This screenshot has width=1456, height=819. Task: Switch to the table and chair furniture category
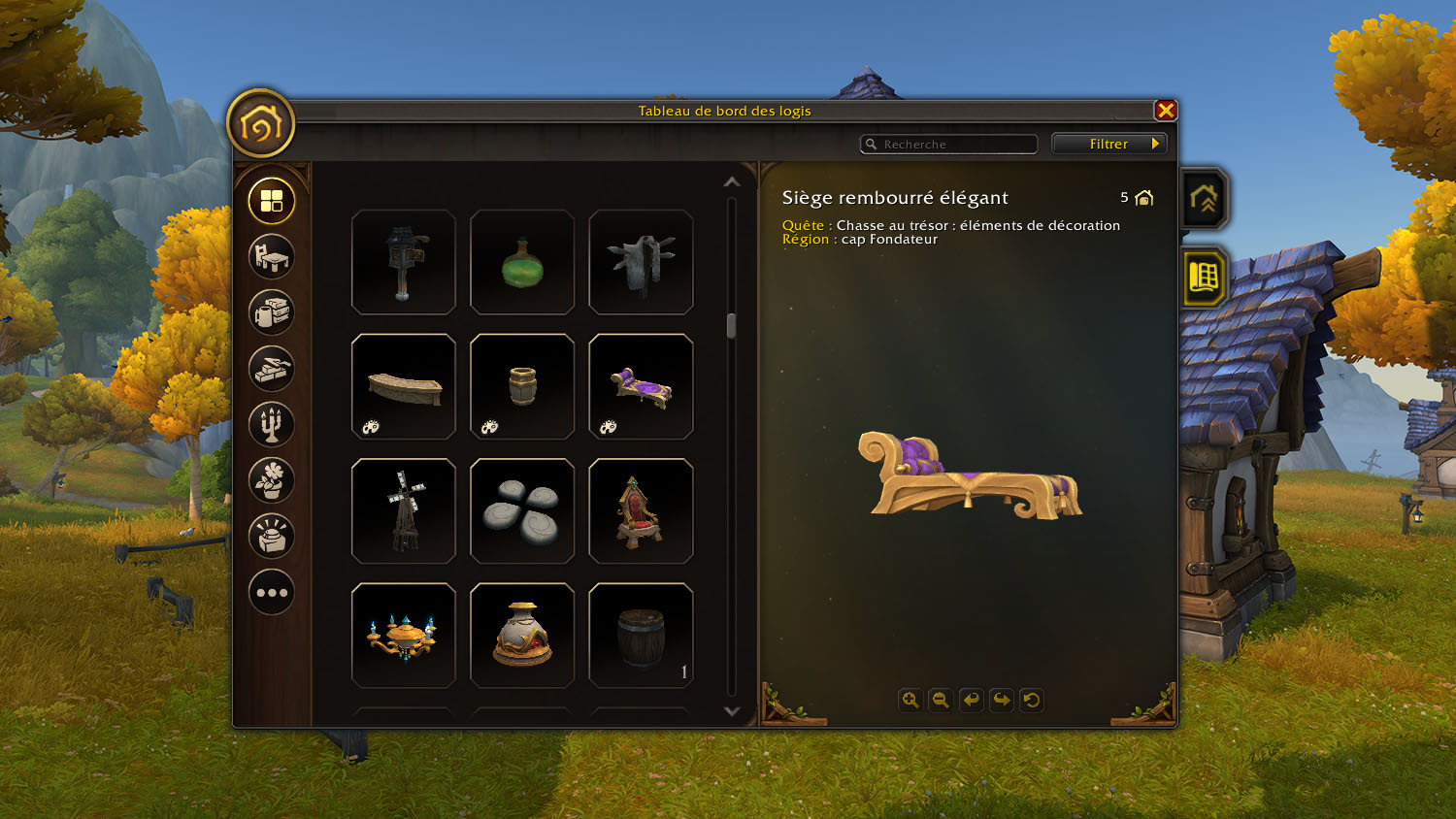tap(272, 257)
